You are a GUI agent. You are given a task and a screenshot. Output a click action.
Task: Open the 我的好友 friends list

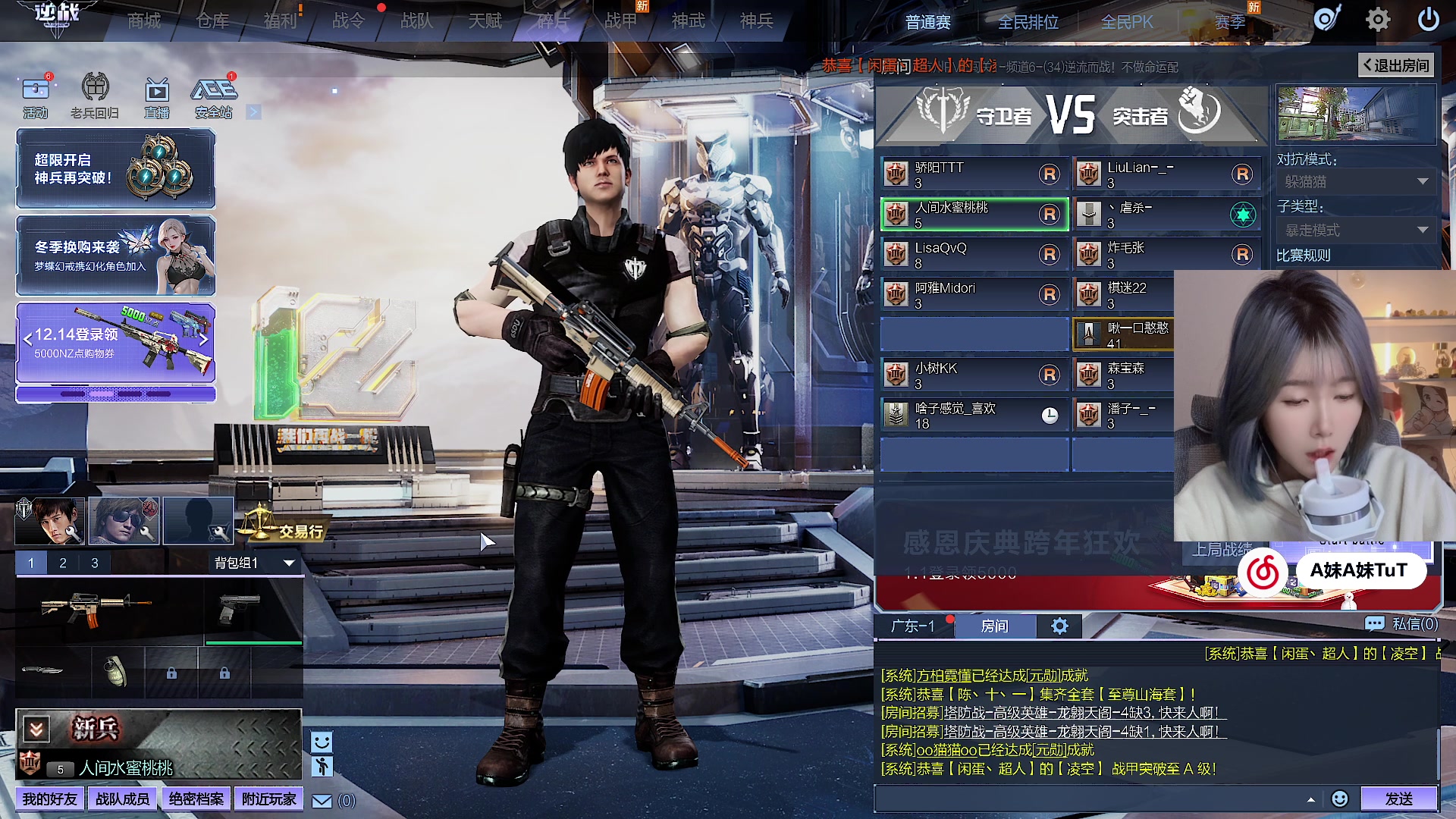[49, 799]
